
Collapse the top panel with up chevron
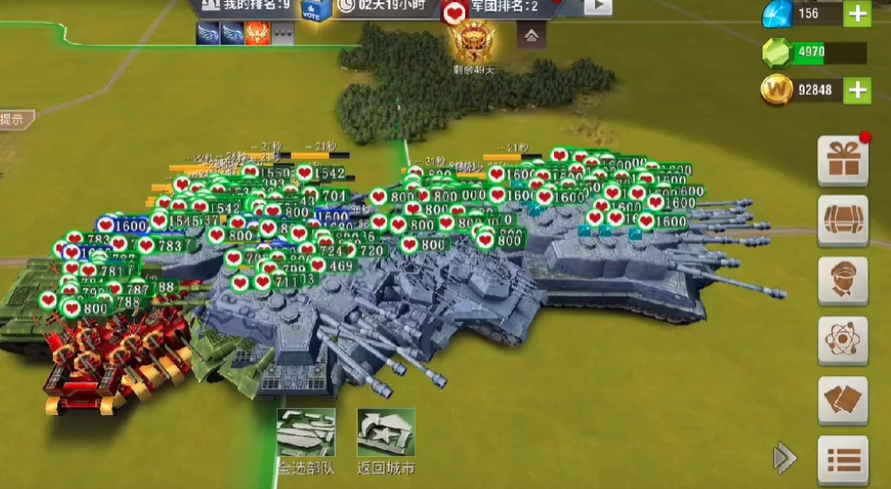tap(531, 35)
